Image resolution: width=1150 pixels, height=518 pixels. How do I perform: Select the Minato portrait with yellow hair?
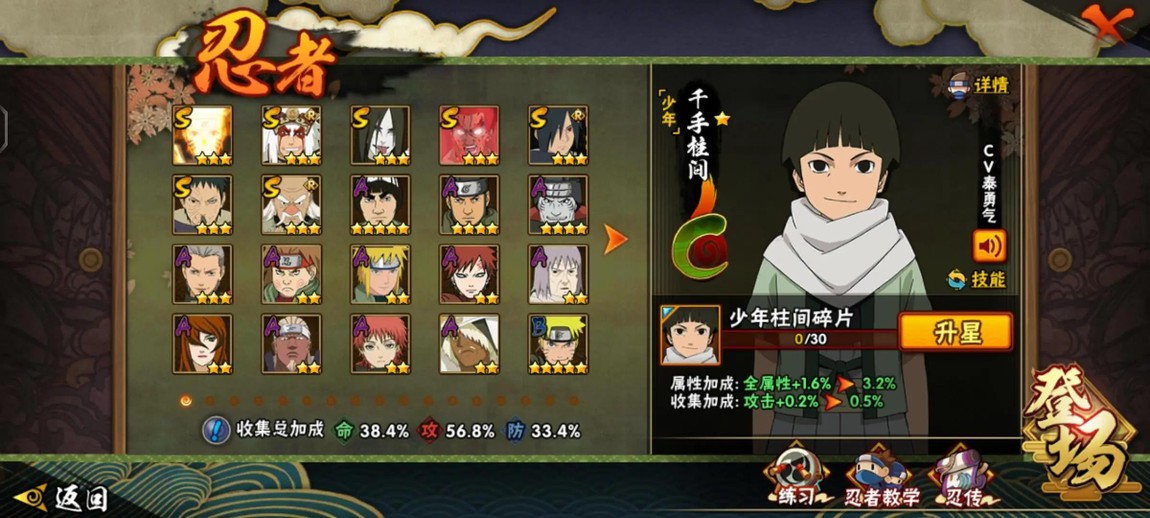coord(380,274)
